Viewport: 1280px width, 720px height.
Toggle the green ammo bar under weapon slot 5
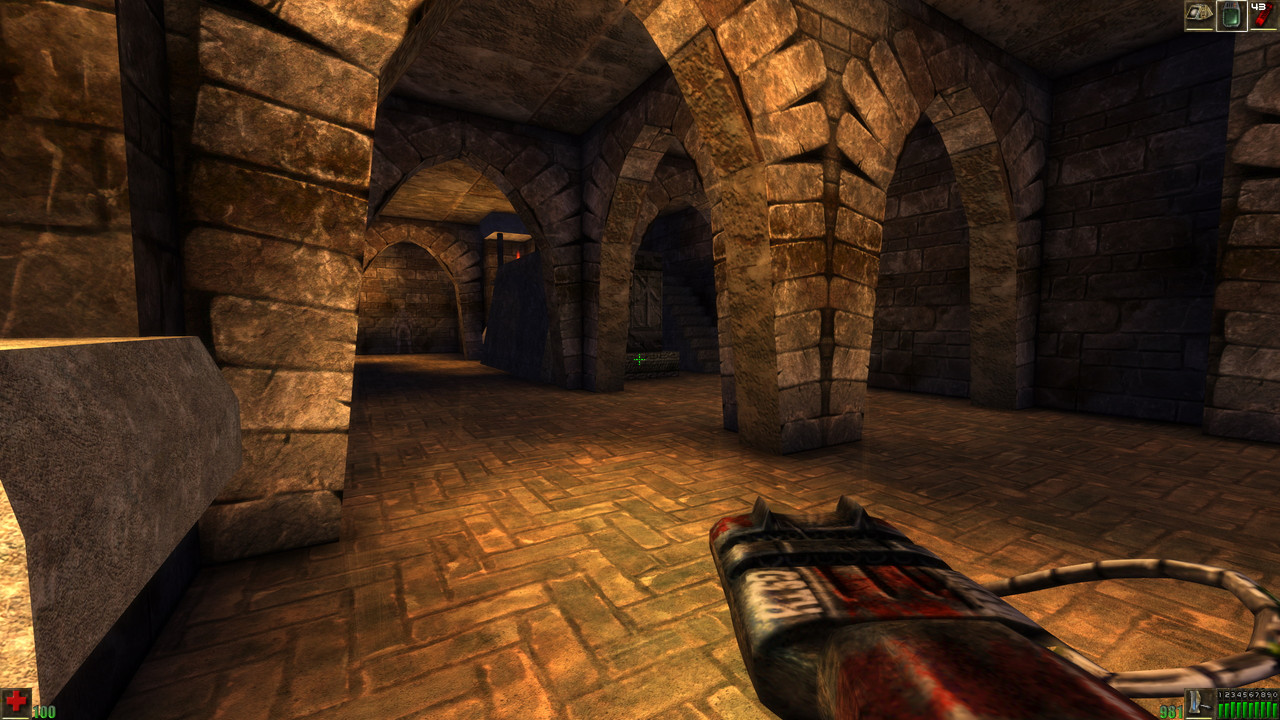click(x=1244, y=709)
